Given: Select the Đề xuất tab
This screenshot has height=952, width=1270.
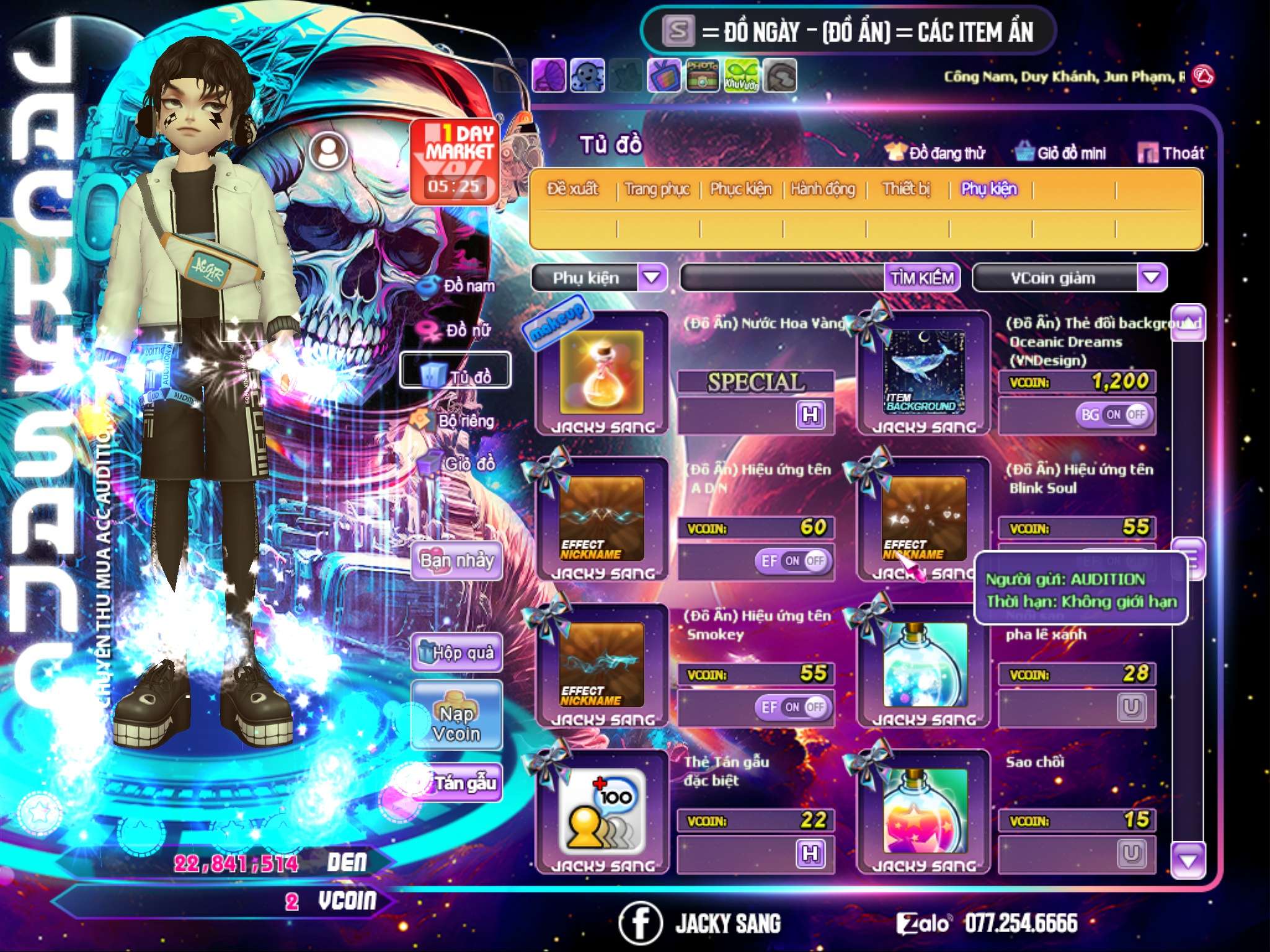Looking at the screenshot, I should tap(573, 189).
